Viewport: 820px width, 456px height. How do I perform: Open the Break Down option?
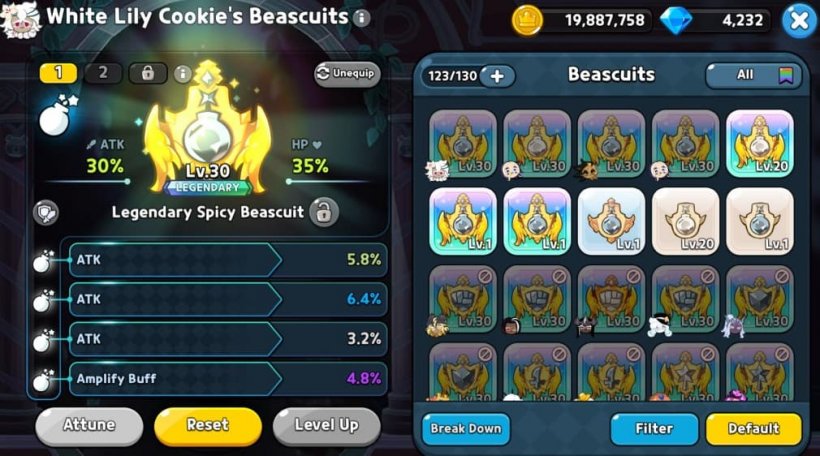click(466, 429)
